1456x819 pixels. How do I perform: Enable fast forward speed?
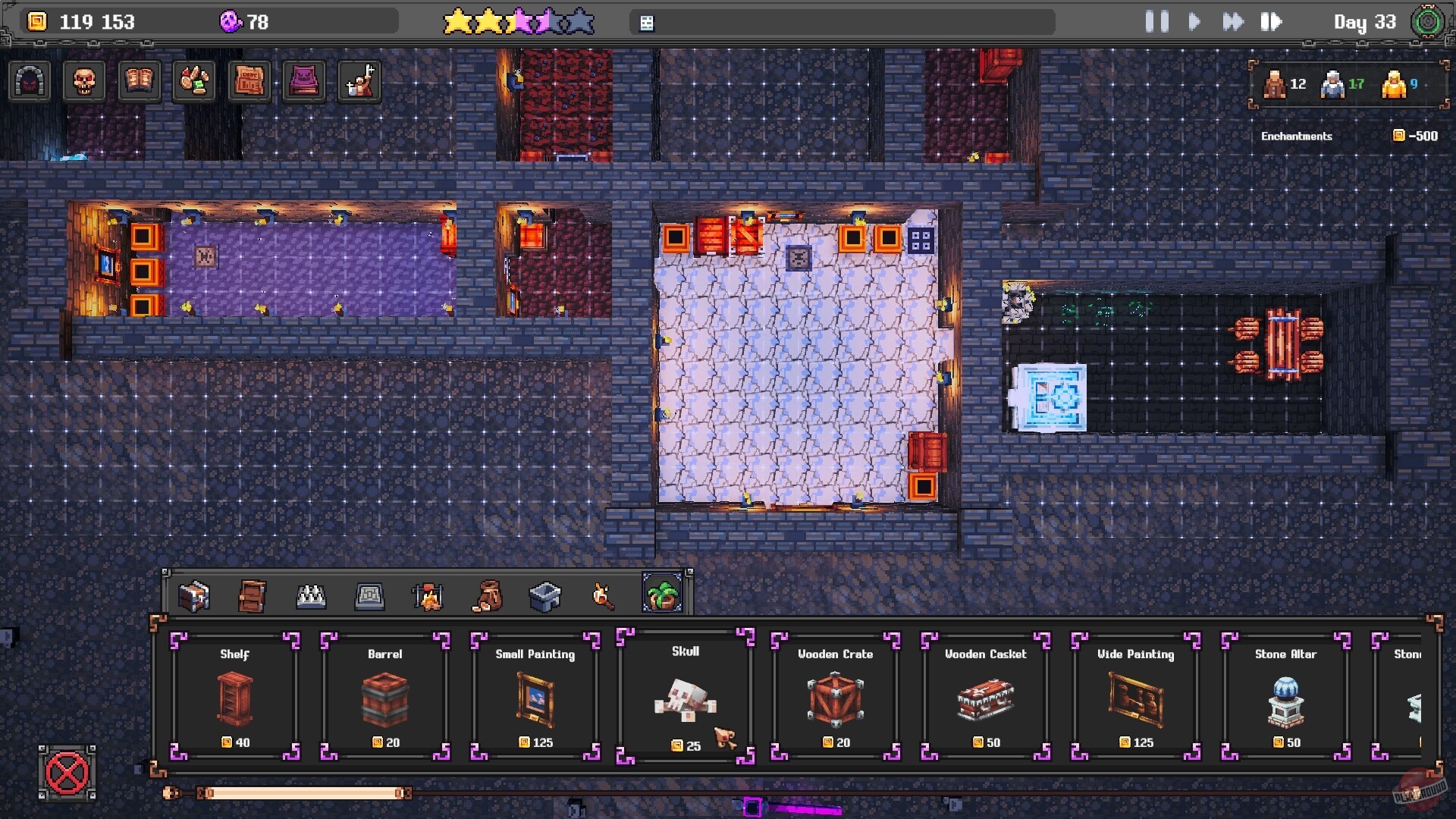click(x=1234, y=21)
